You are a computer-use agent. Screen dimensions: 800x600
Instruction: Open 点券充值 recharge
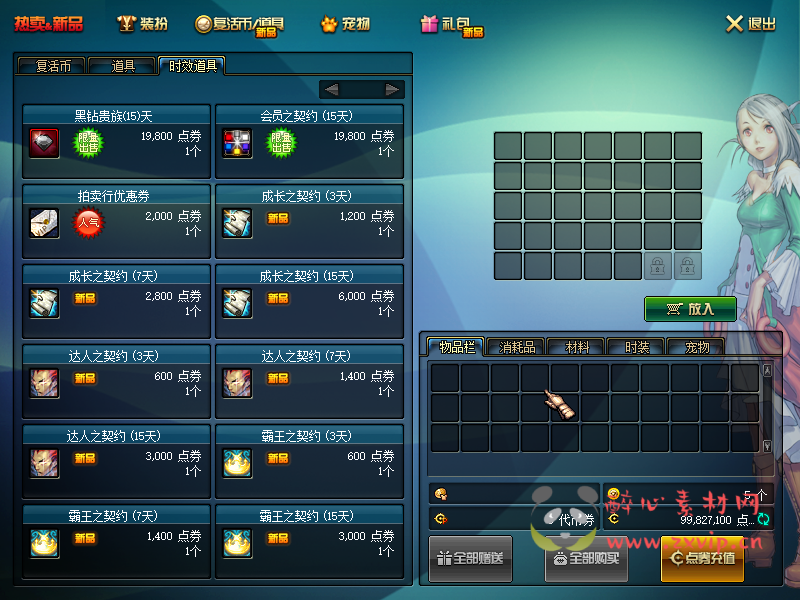pyautogui.click(x=702, y=558)
